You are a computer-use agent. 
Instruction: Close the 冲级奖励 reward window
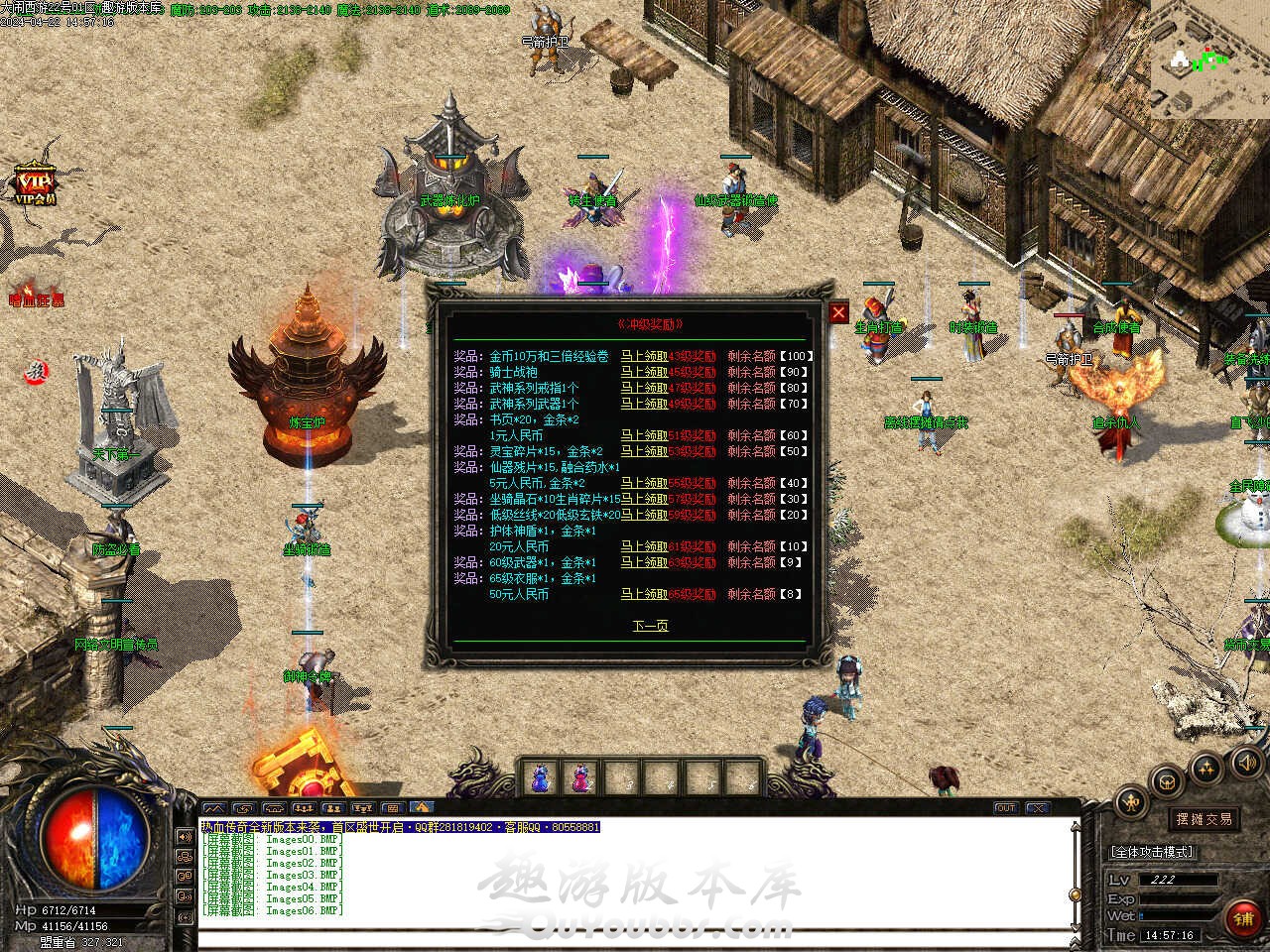839,313
